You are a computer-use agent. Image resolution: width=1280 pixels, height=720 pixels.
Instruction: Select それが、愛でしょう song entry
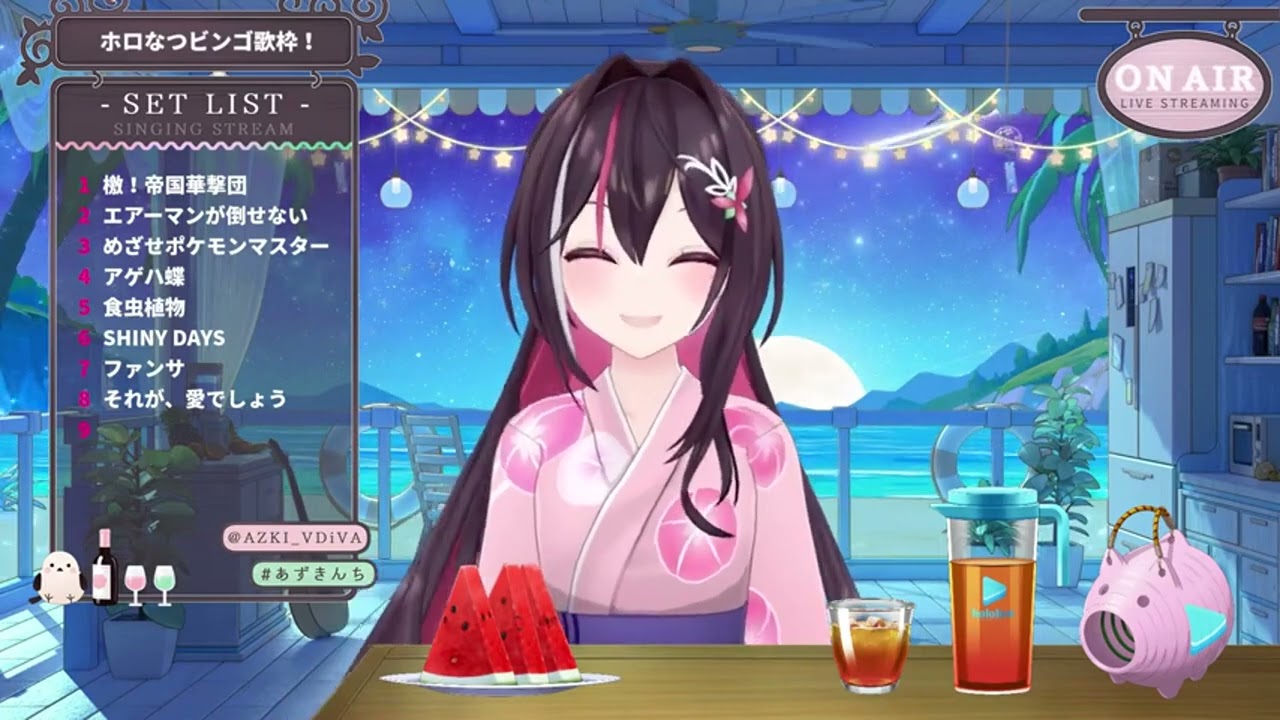tap(195, 399)
